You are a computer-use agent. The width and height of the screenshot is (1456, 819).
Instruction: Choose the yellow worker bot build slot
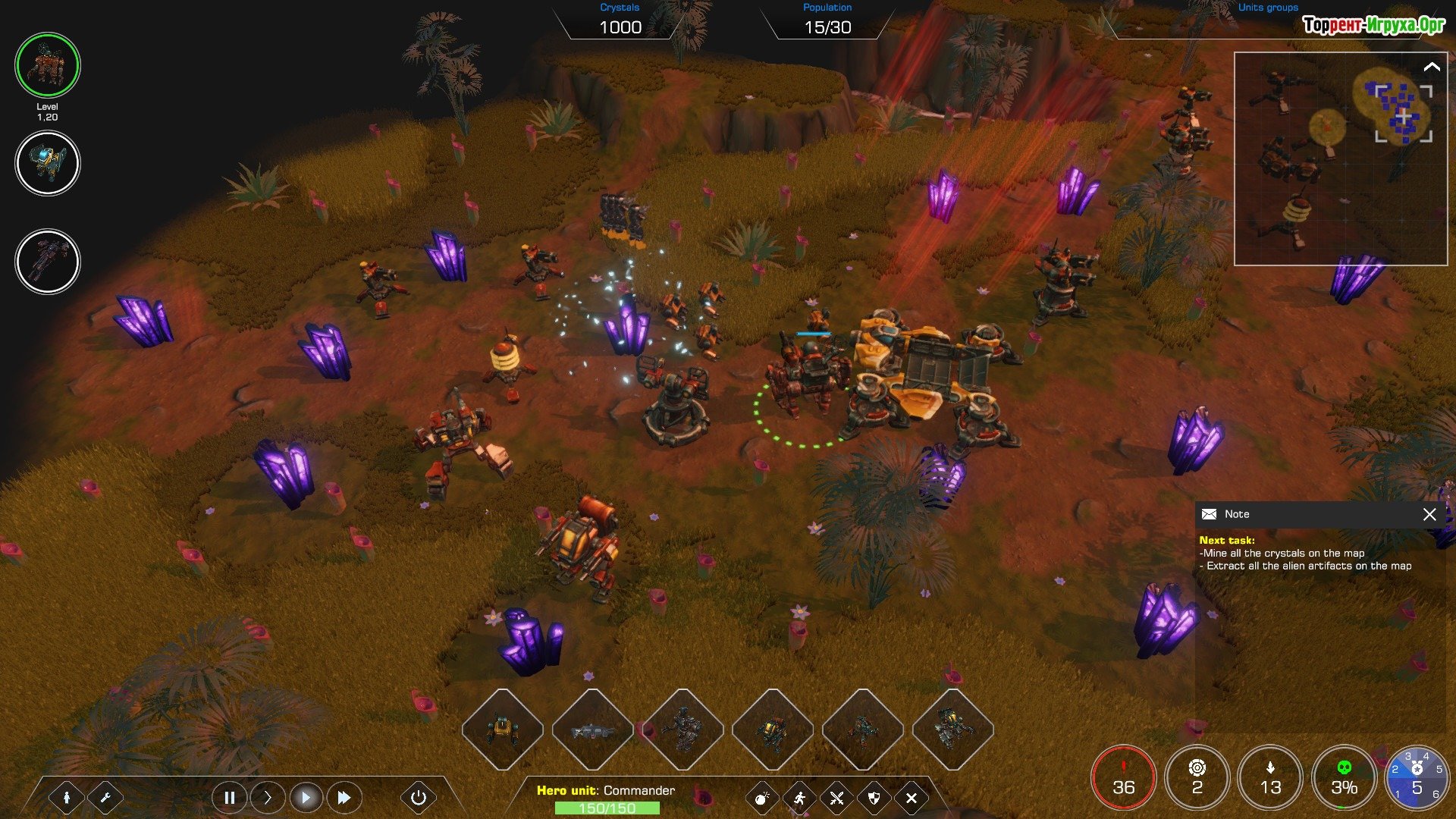click(x=502, y=730)
